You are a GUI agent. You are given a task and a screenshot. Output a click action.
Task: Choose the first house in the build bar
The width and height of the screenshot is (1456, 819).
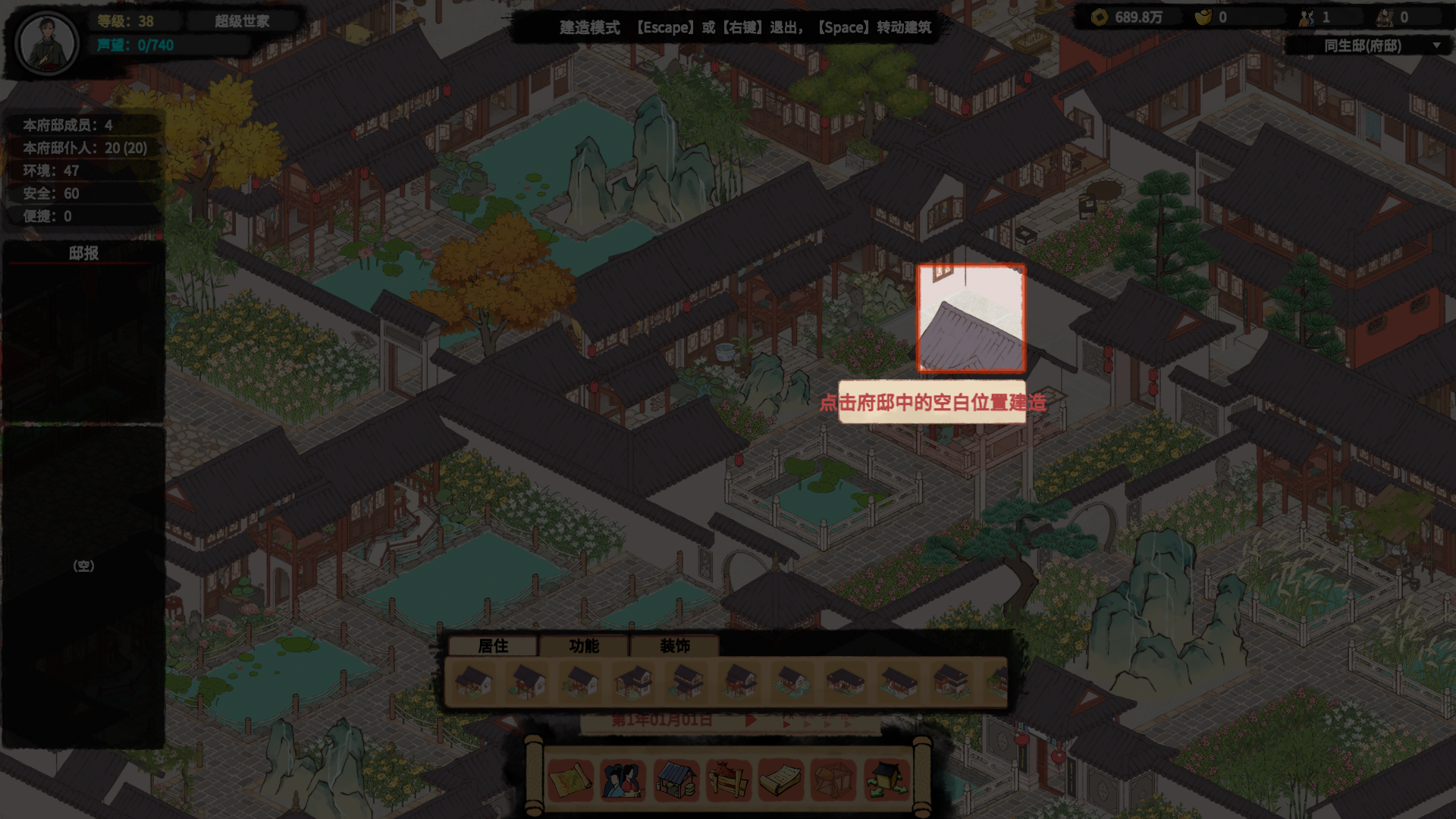point(474,682)
